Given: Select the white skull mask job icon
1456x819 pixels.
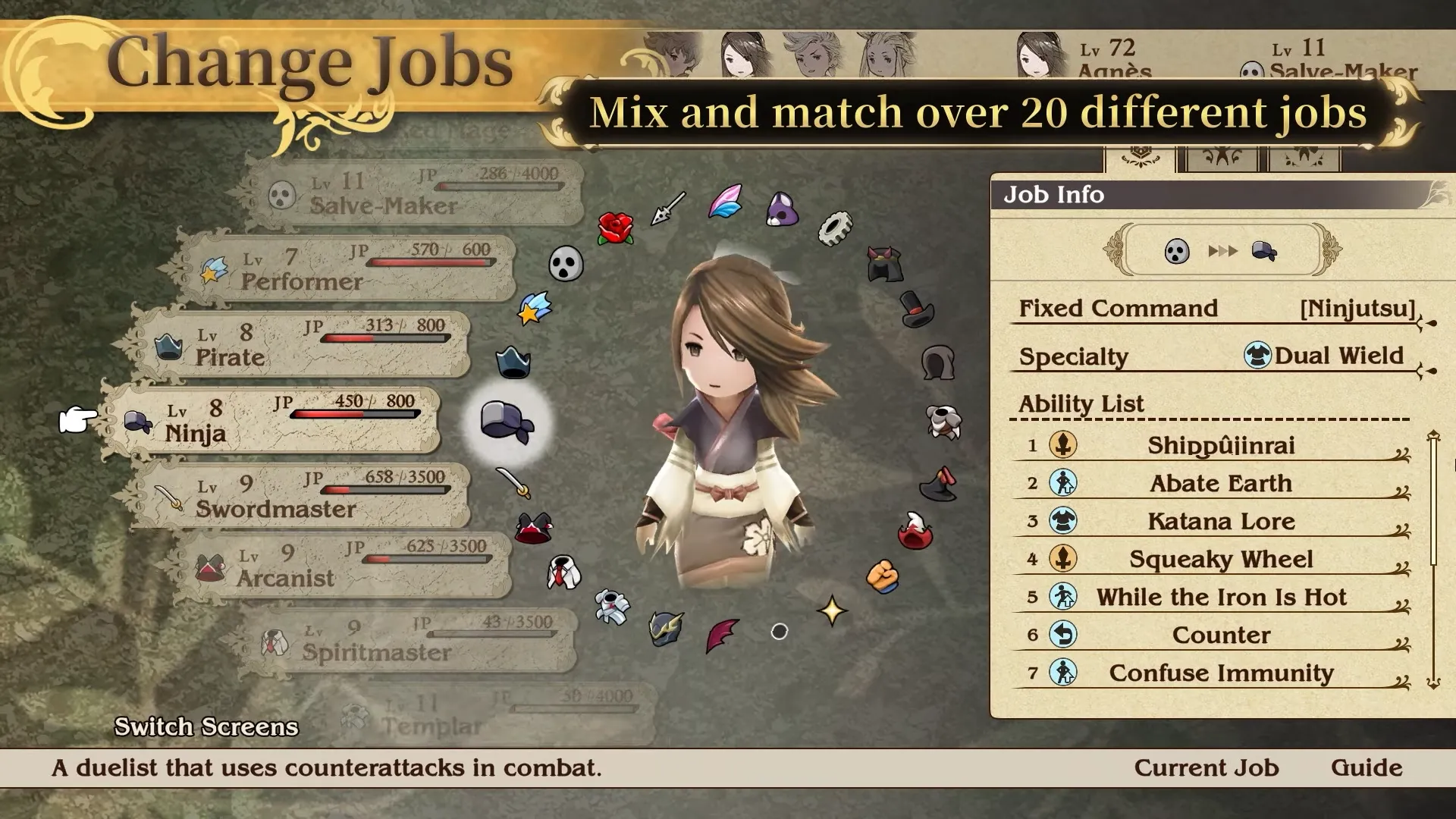Looking at the screenshot, I should (566, 264).
